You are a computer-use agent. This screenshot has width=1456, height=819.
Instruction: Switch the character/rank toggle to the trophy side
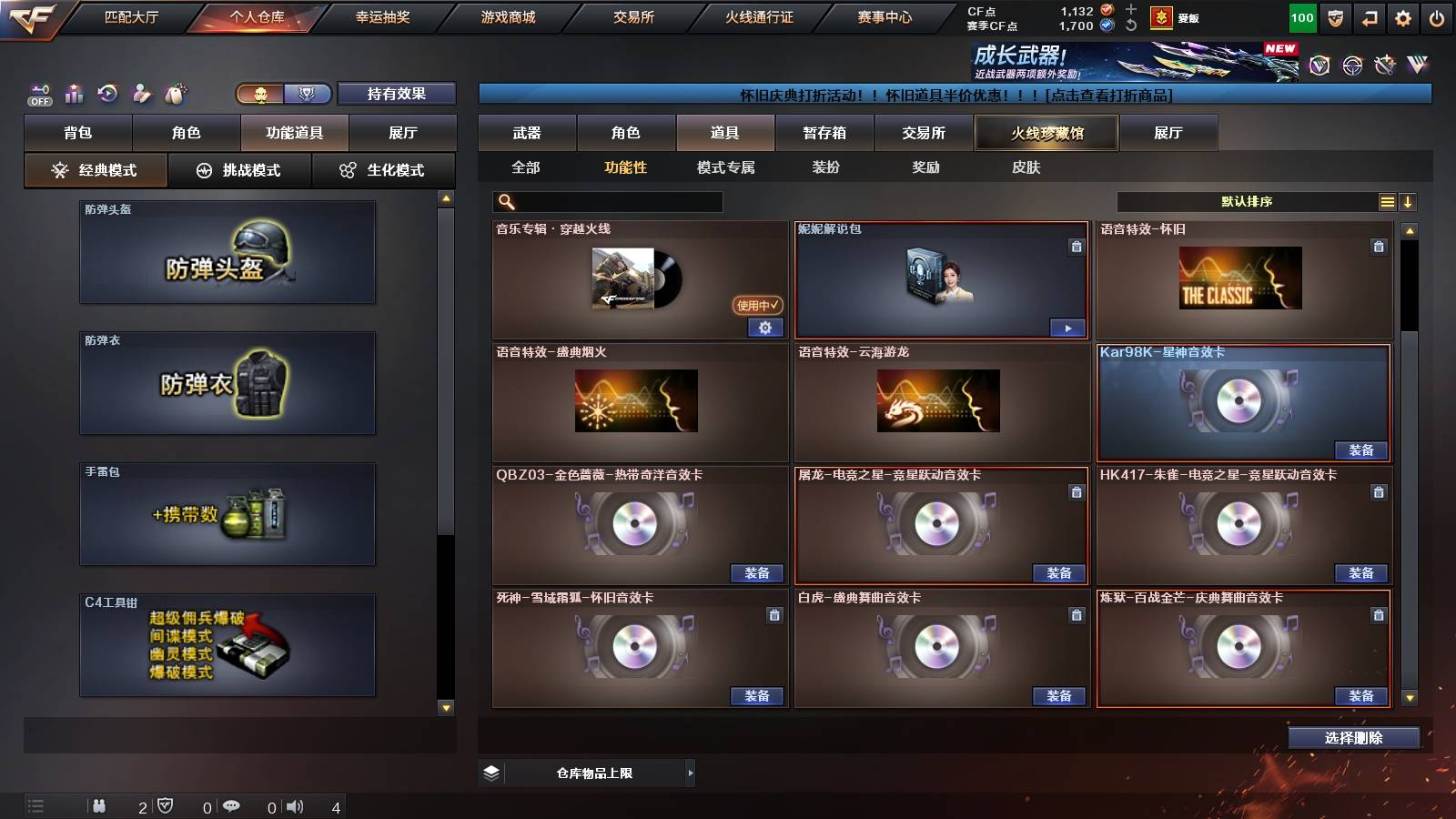308,94
